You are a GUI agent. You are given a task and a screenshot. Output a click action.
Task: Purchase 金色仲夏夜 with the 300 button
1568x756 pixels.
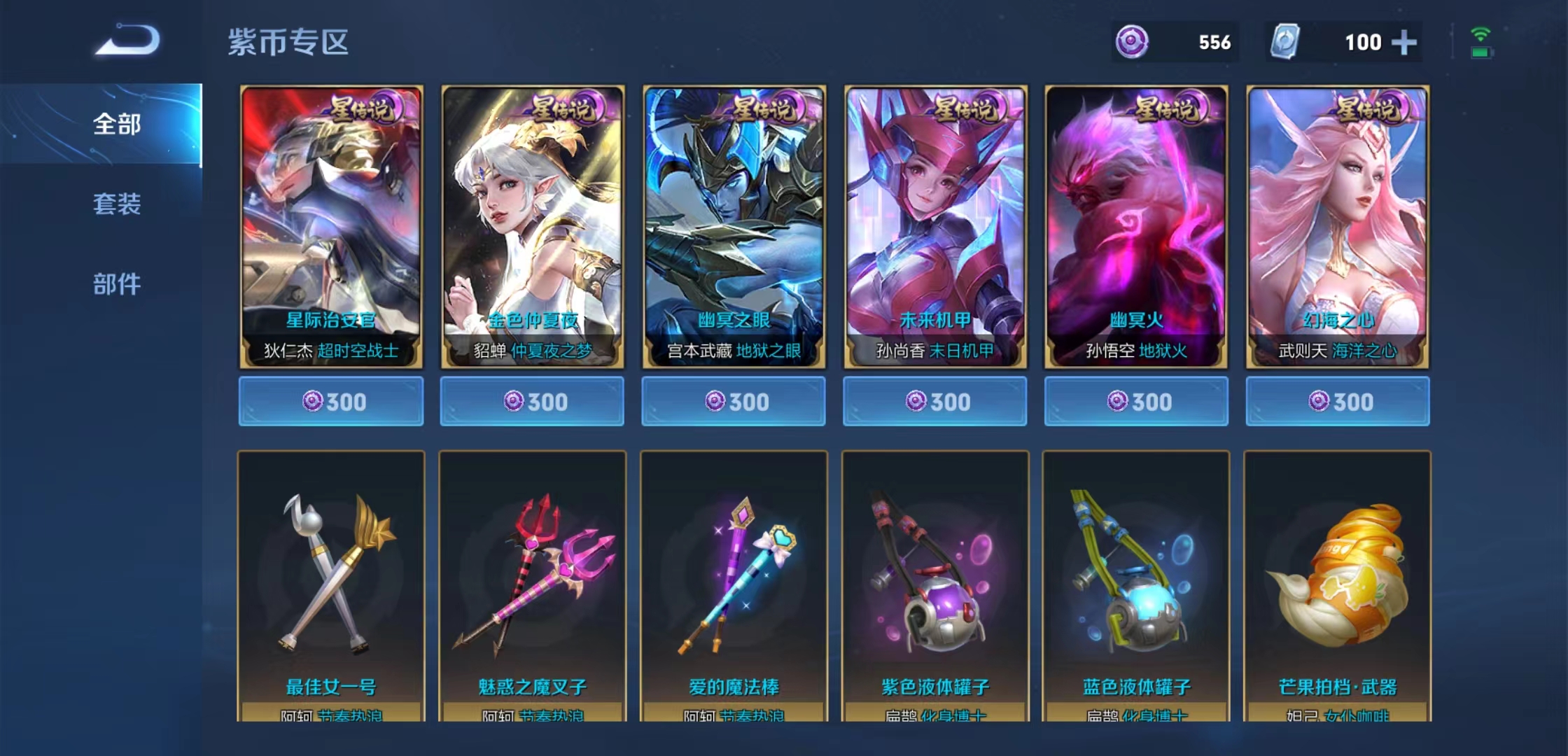pyautogui.click(x=532, y=402)
